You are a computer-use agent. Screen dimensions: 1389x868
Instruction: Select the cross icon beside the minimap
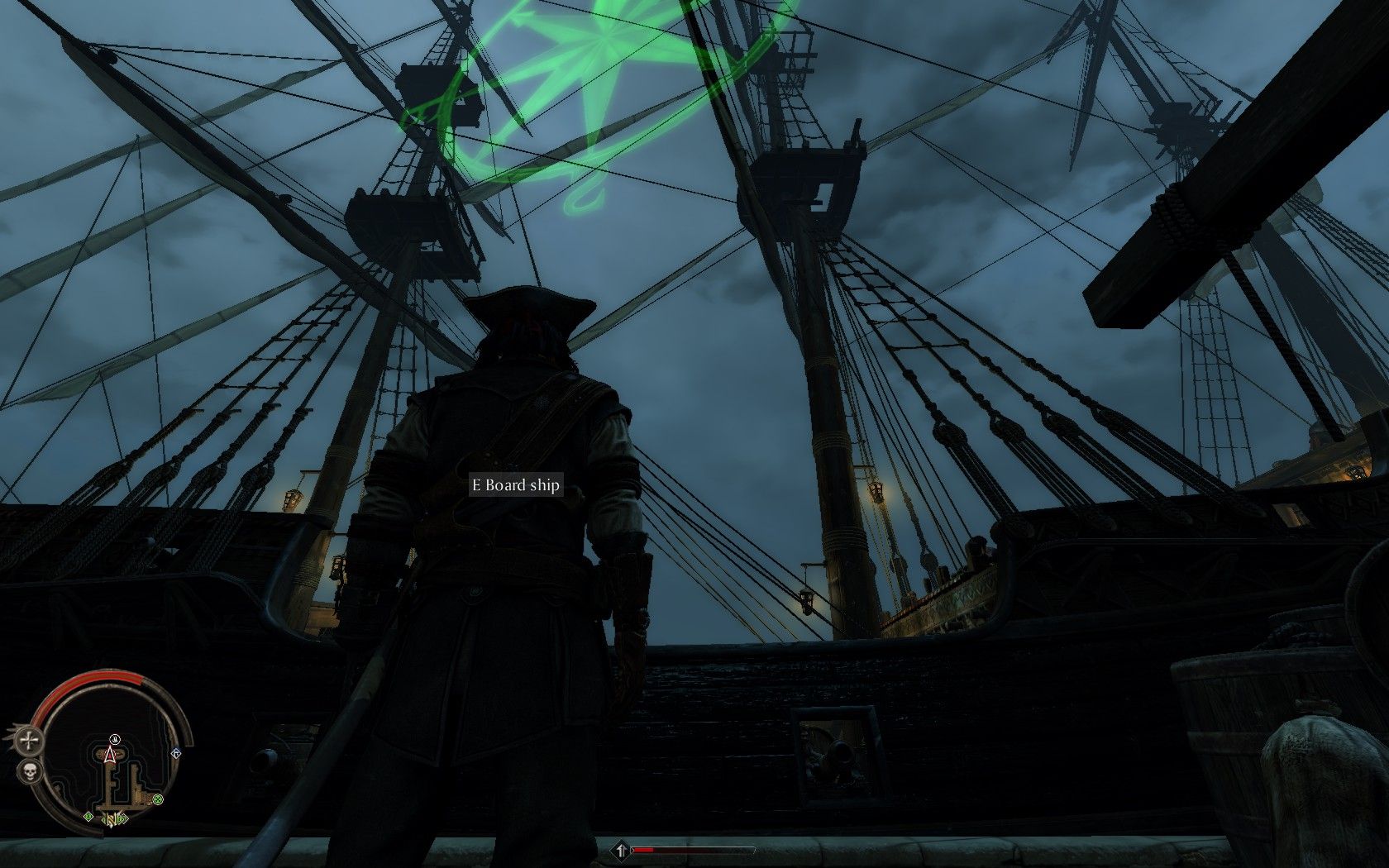coord(31,741)
